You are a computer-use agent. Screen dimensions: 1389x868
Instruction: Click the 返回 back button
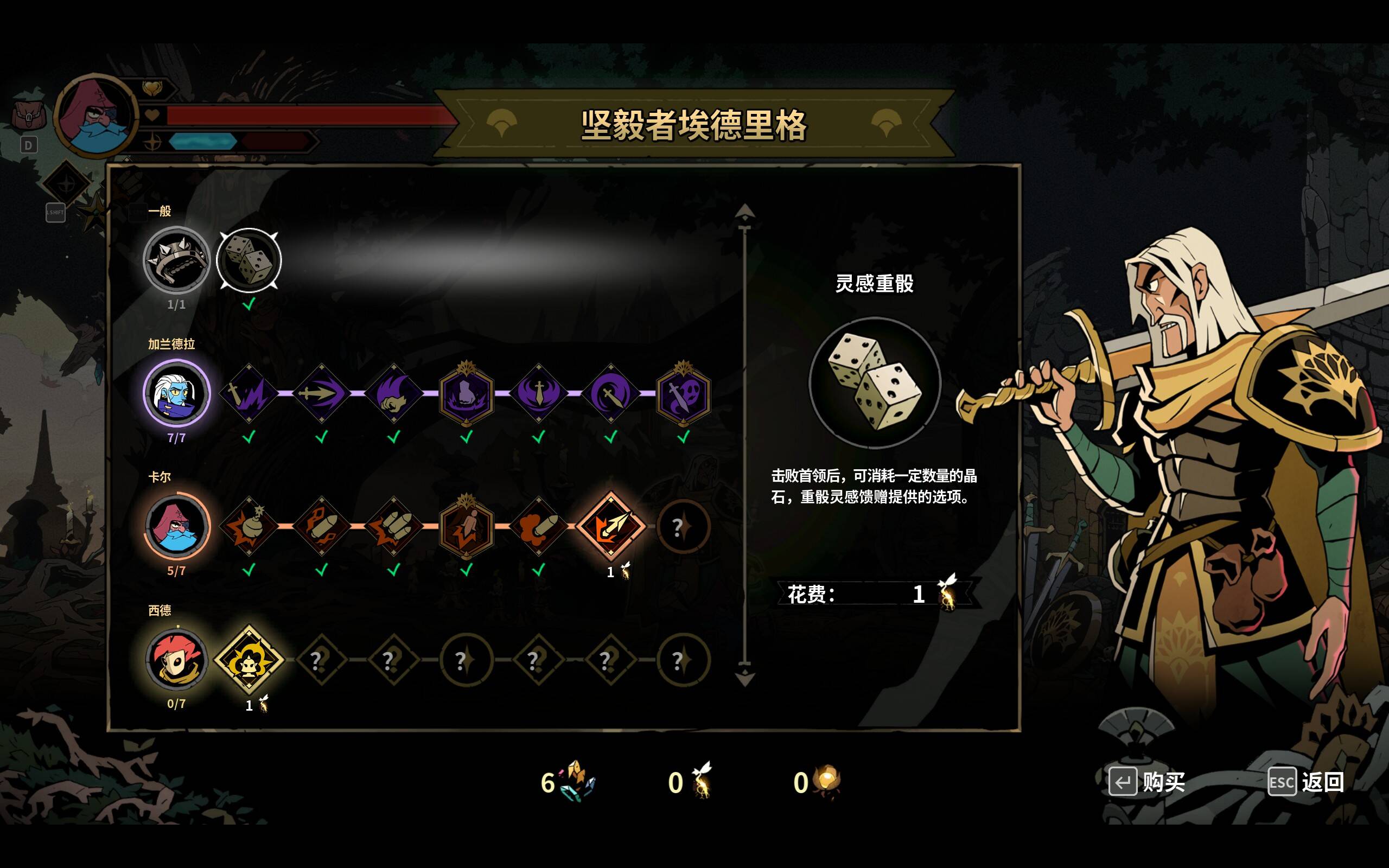point(1307,782)
